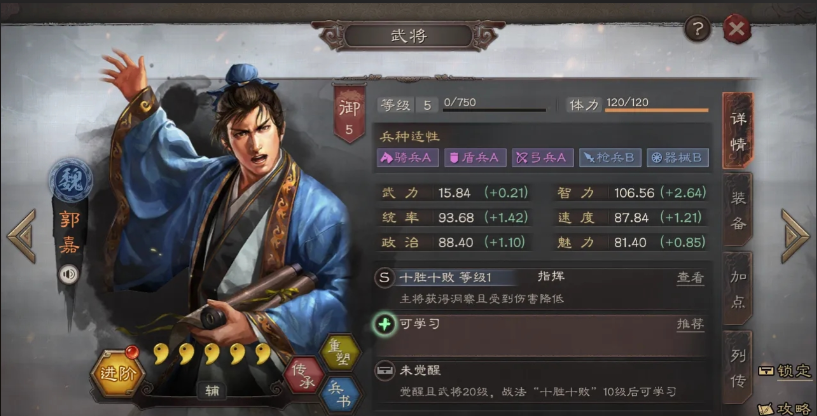Viewport: 817px width, 416px height.
Task: Switch to the 装备 equipment tab
Action: (x=737, y=211)
